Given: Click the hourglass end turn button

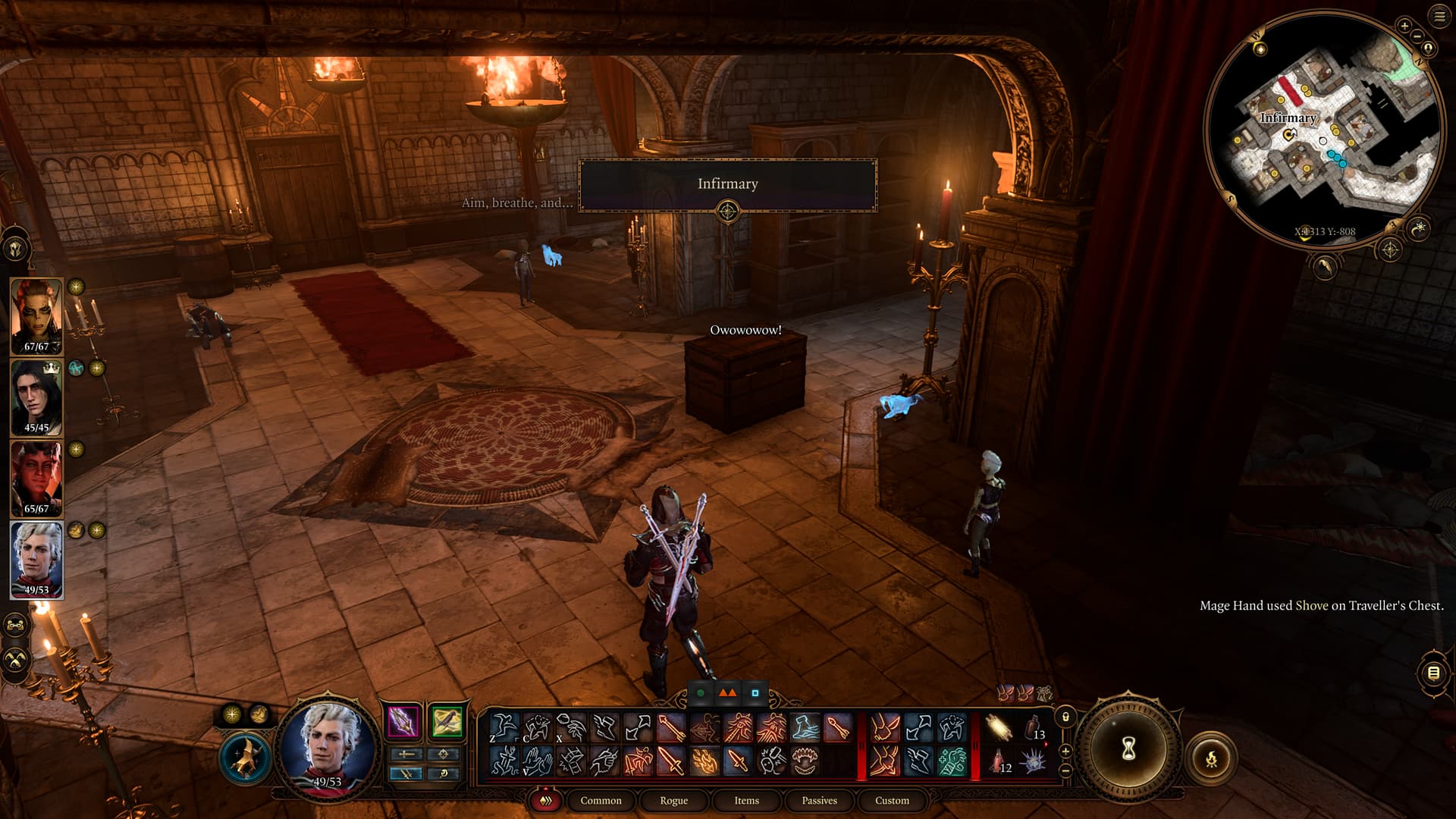Looking at the screenshot, I should point(1128,749).
